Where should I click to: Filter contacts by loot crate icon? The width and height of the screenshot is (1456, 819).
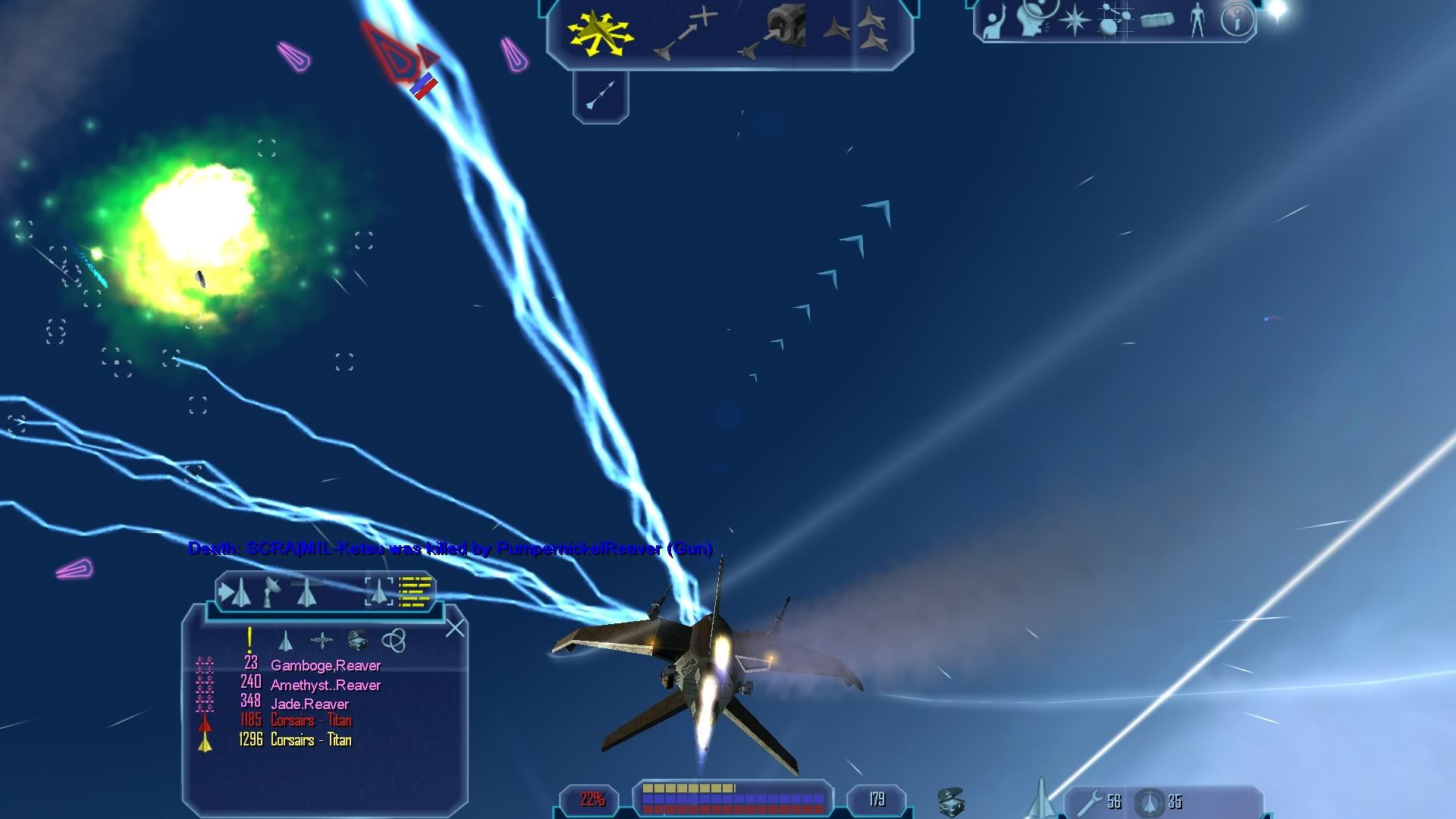357,641
